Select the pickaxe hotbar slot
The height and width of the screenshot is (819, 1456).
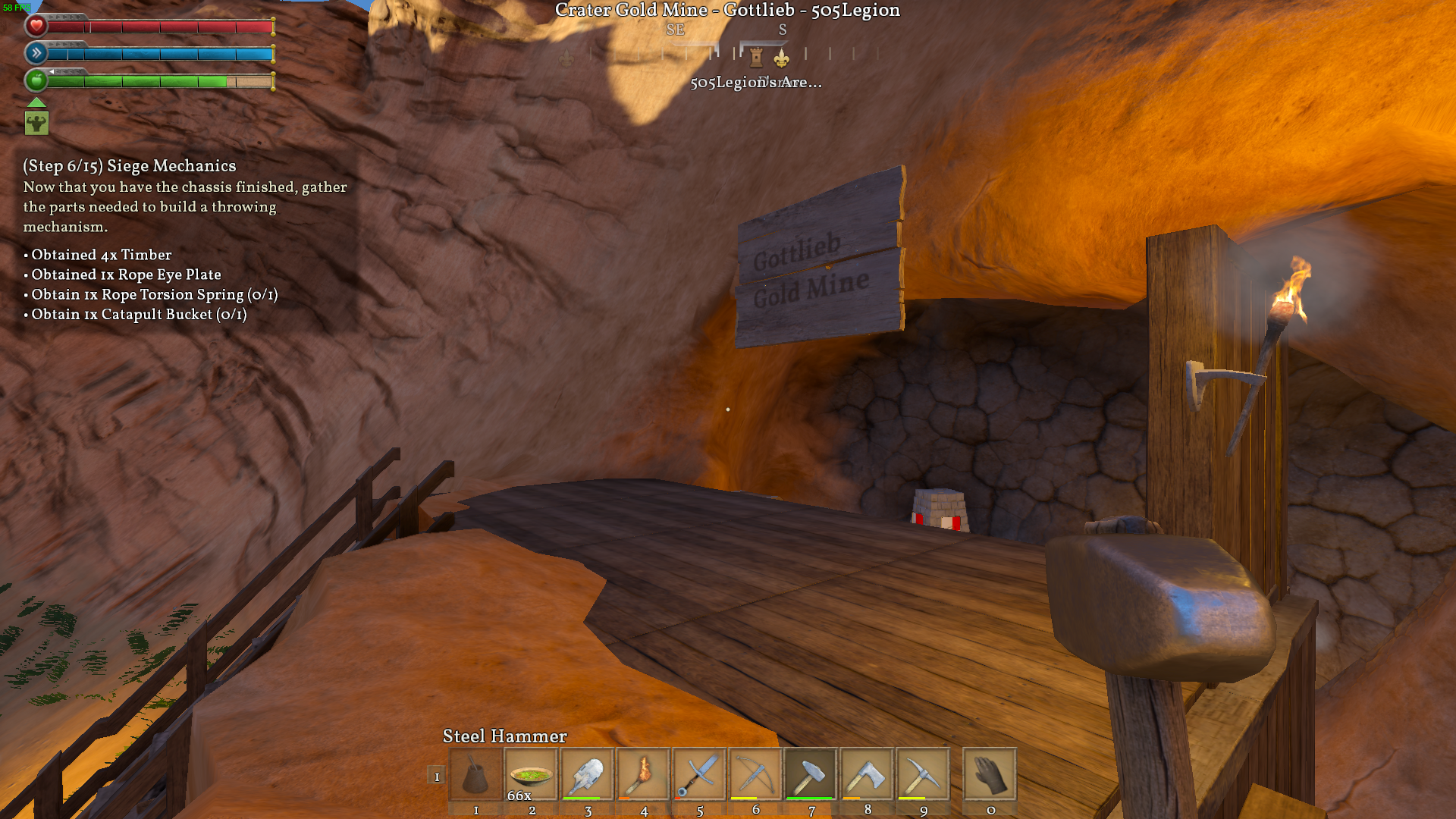point(923,774)
